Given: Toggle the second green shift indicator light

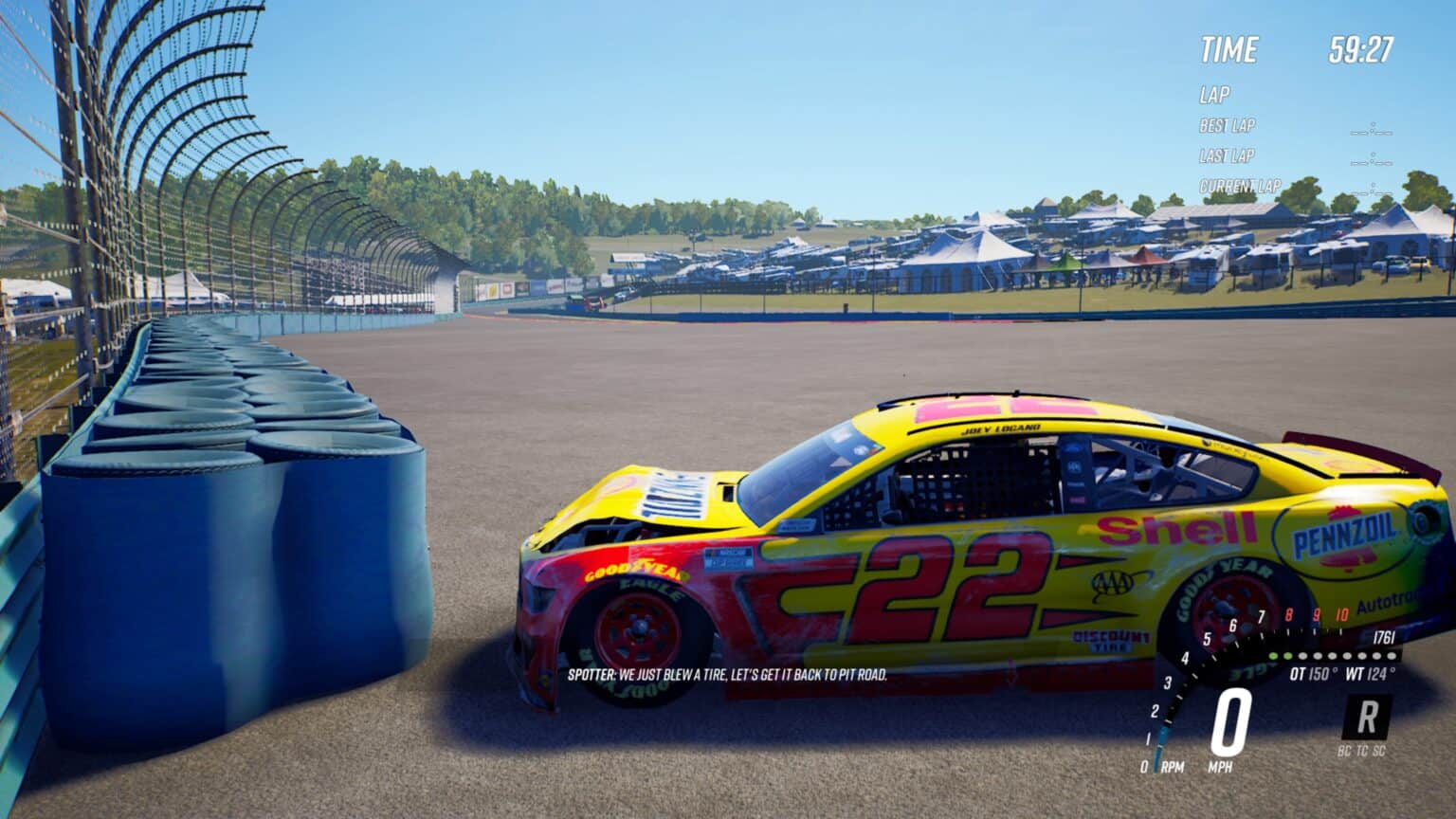Looking at the screenshot, I should 1288,657.
